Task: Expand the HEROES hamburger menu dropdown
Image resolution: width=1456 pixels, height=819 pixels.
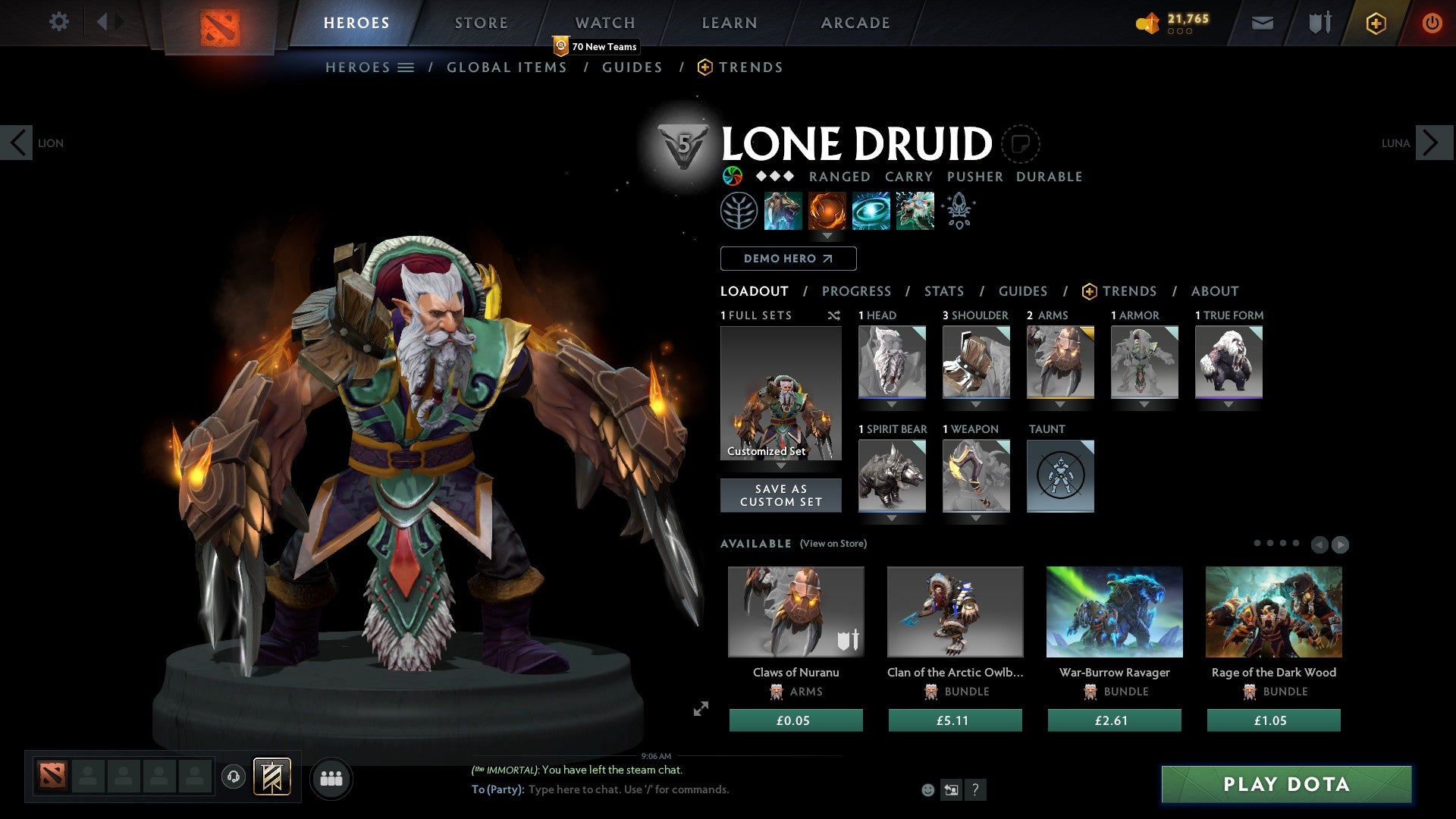Action: click(406, 67)
